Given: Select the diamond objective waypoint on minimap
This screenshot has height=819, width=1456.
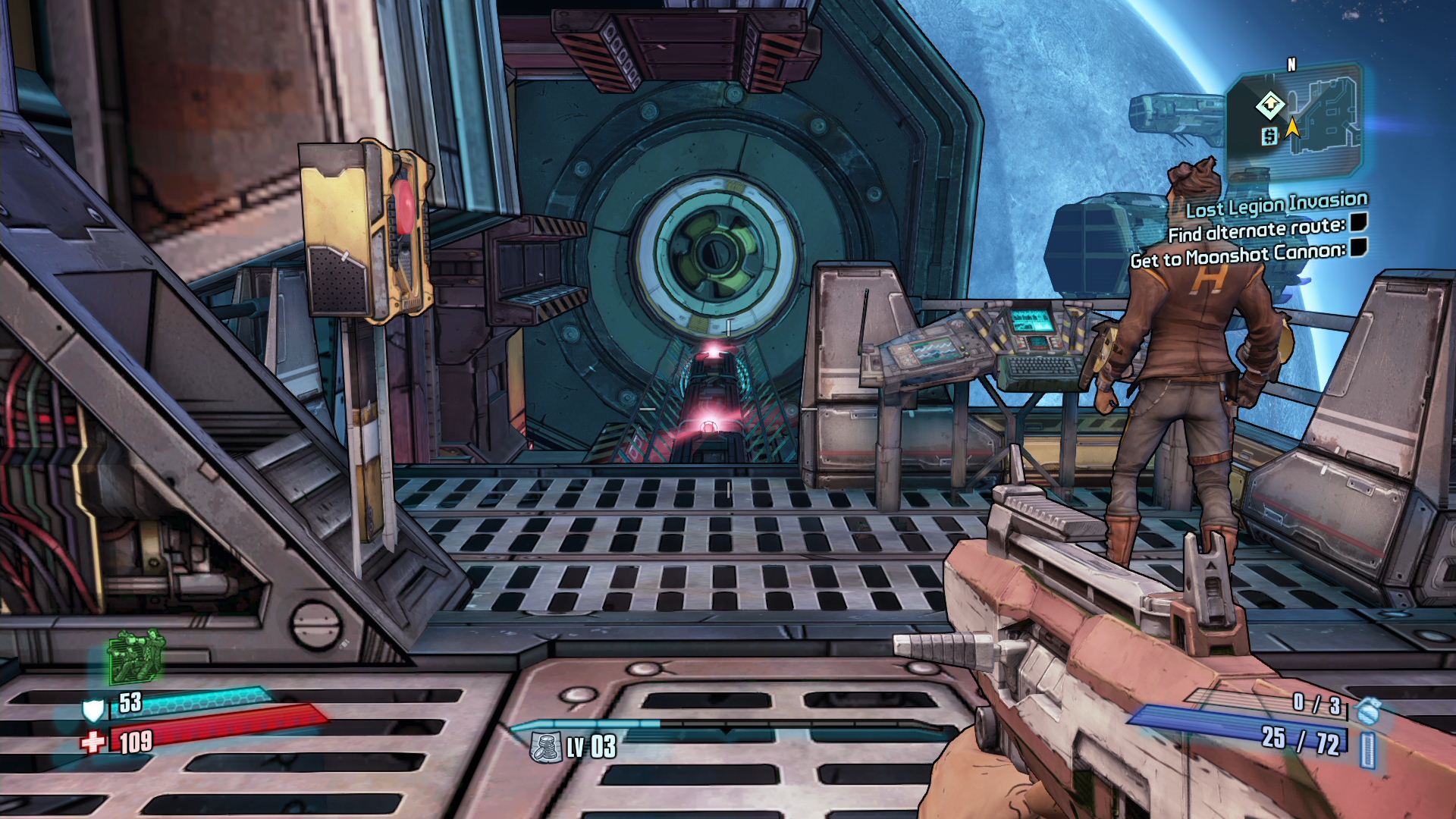Looking at the screenshot, I should (1269, 105).
